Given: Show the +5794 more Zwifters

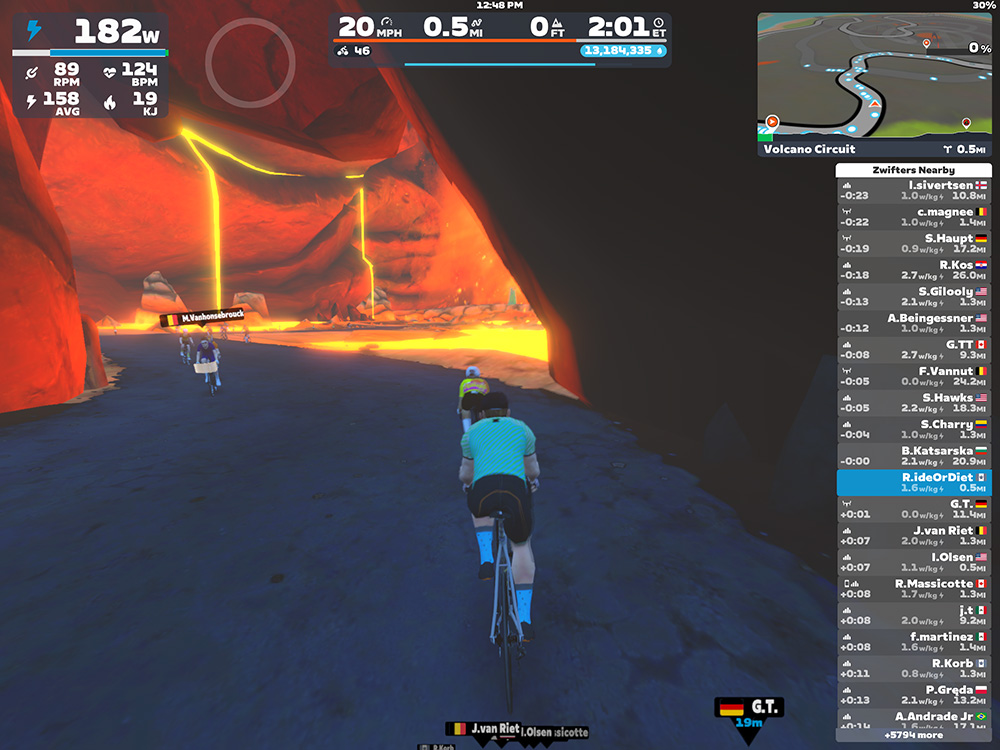Looking at the screenshot, I should 913,735.
